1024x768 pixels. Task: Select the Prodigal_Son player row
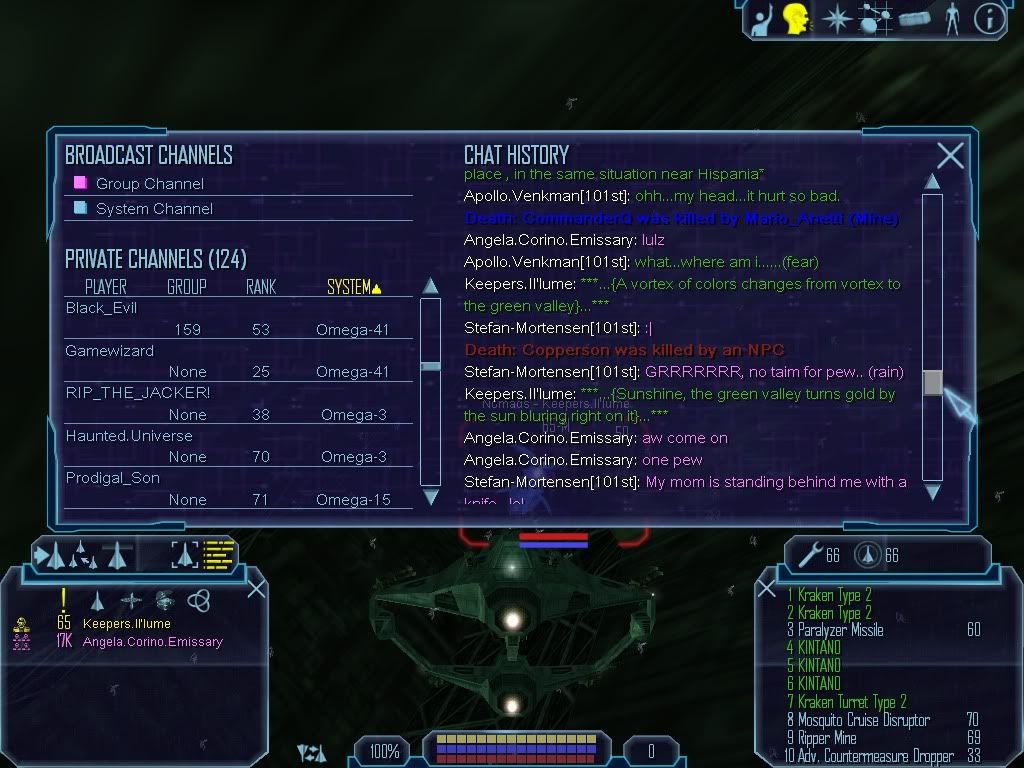click(112, 478)
